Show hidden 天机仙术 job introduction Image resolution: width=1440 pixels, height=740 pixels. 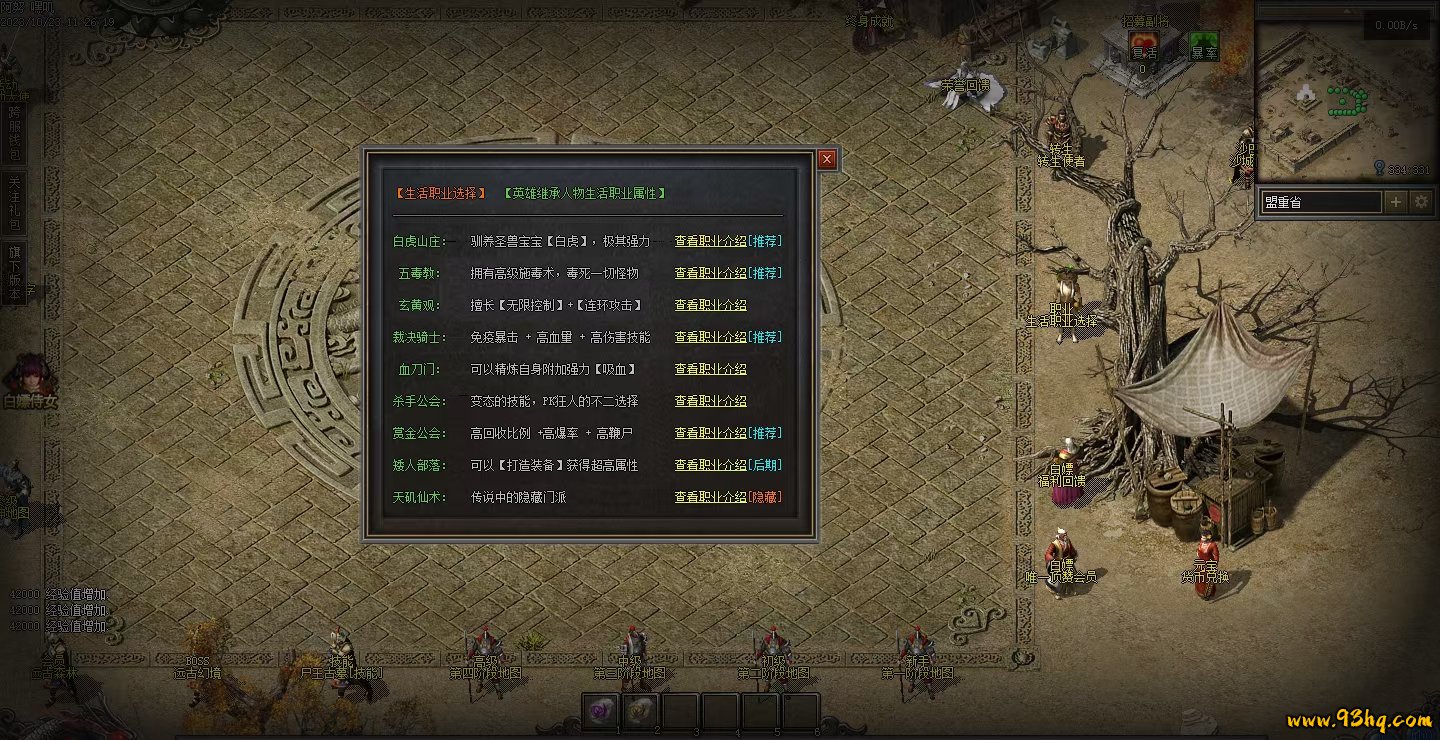(710, 497)
